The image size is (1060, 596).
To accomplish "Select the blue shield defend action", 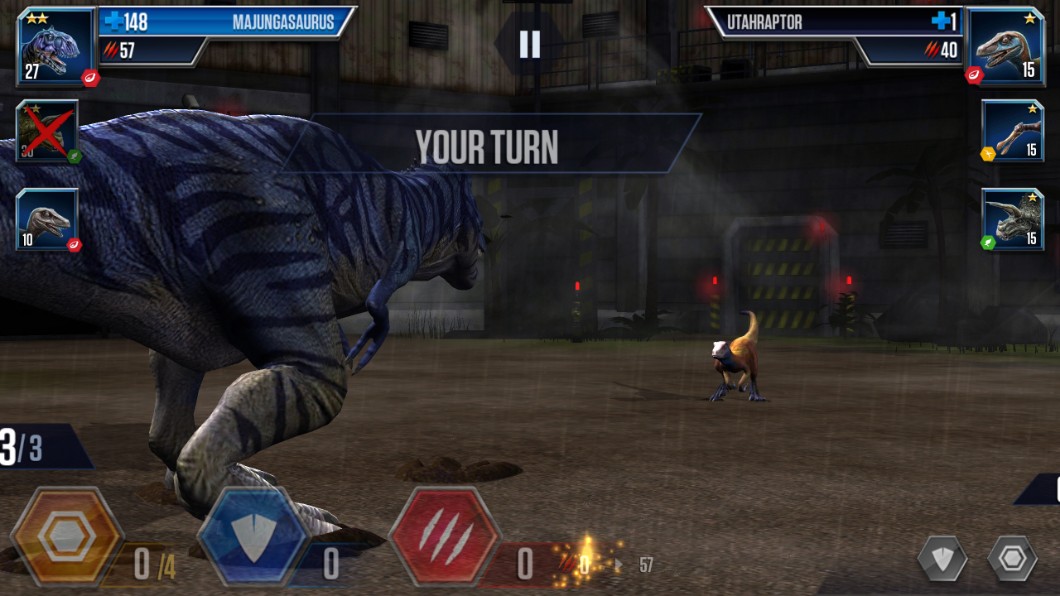I will click(253, 537).
